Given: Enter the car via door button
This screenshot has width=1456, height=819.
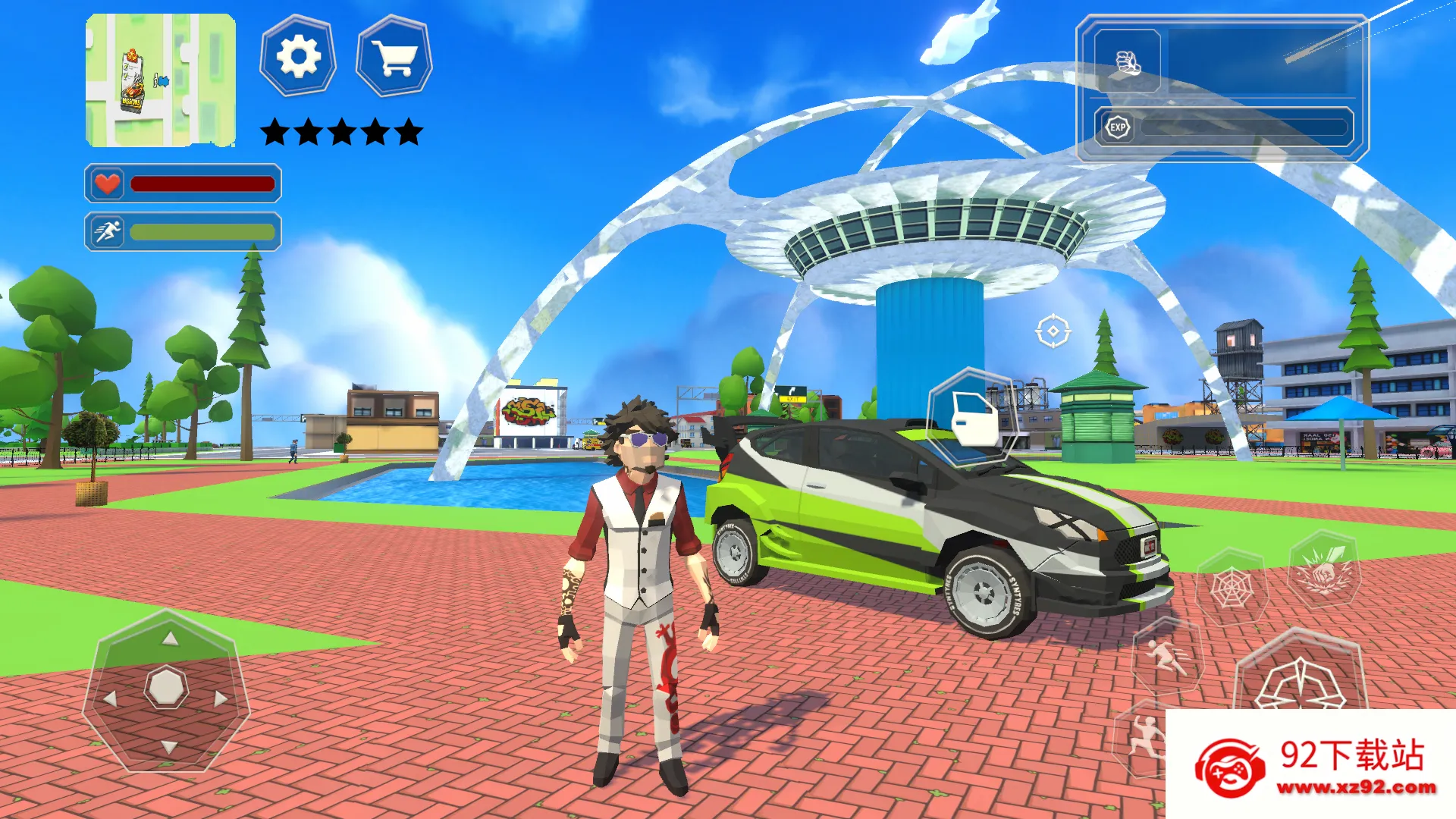Looking at the screenshot, I should tap(973, 419).
